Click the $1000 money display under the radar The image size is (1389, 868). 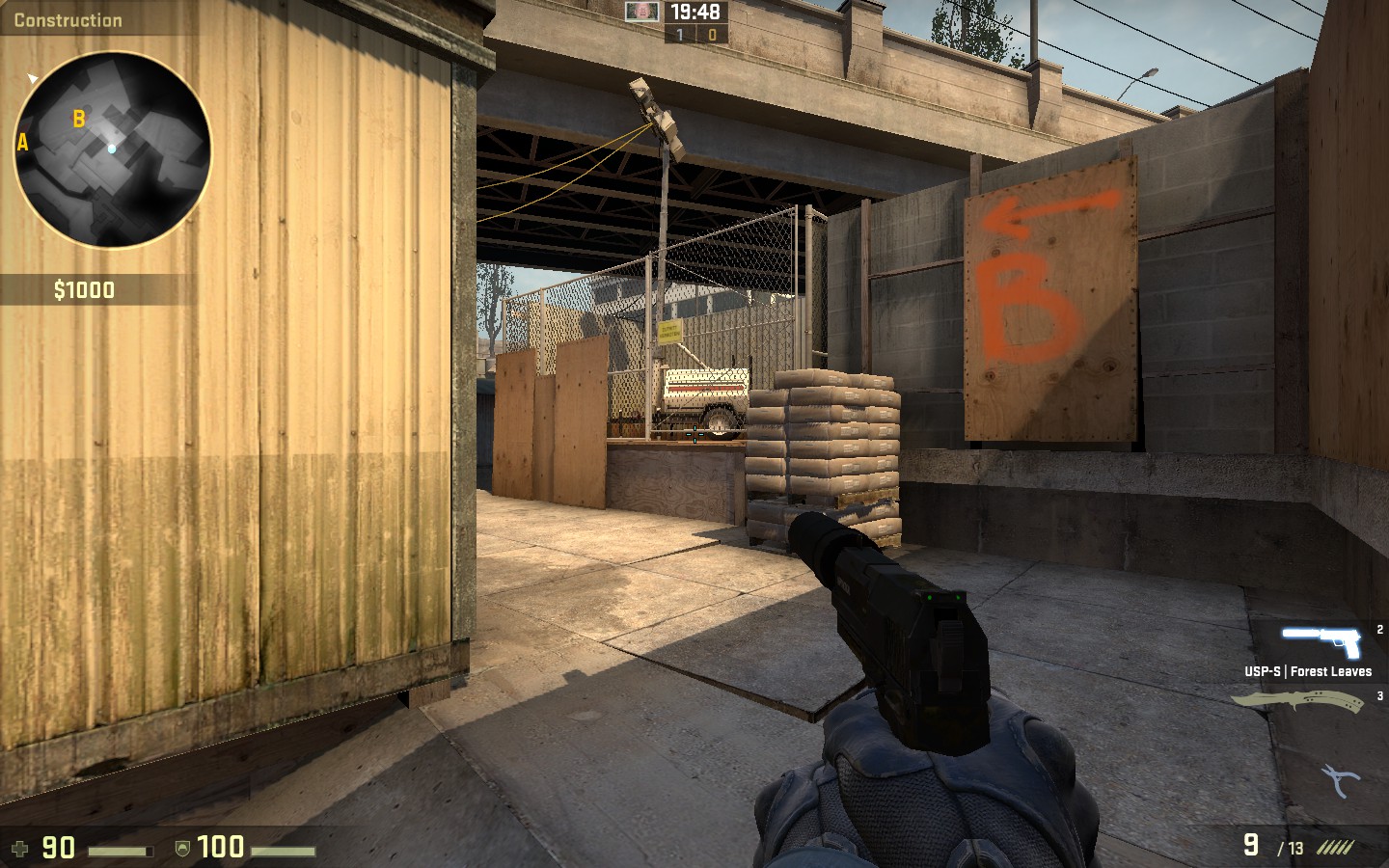click(x=83, y=289)
